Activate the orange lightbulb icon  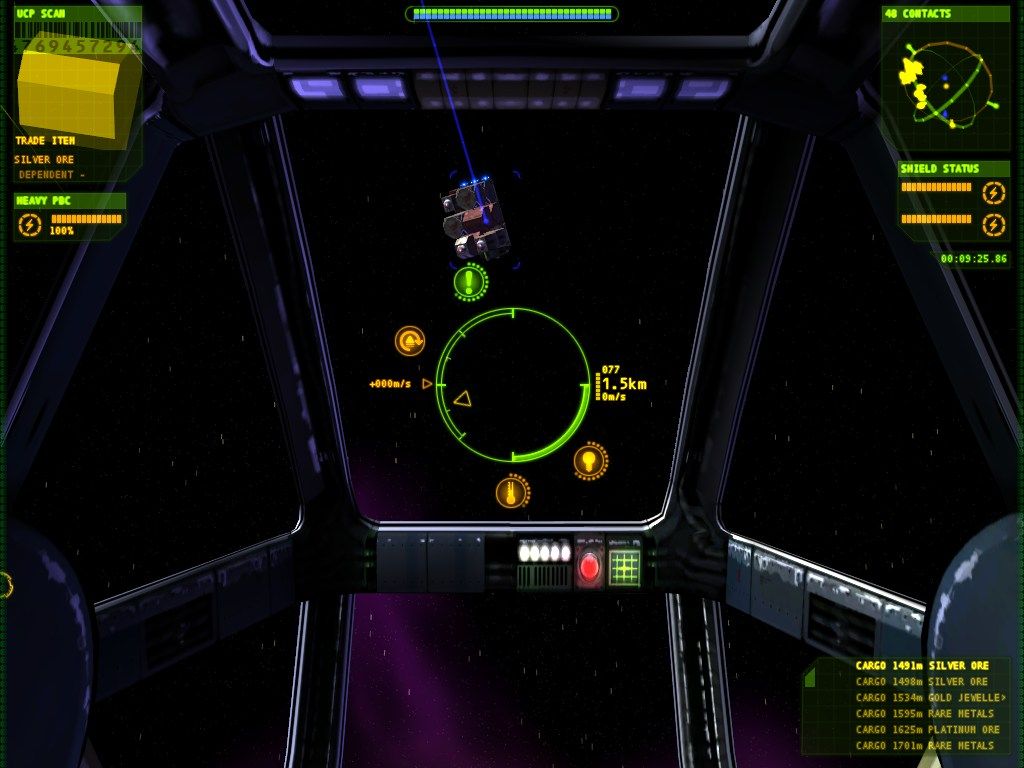[590, 460]
